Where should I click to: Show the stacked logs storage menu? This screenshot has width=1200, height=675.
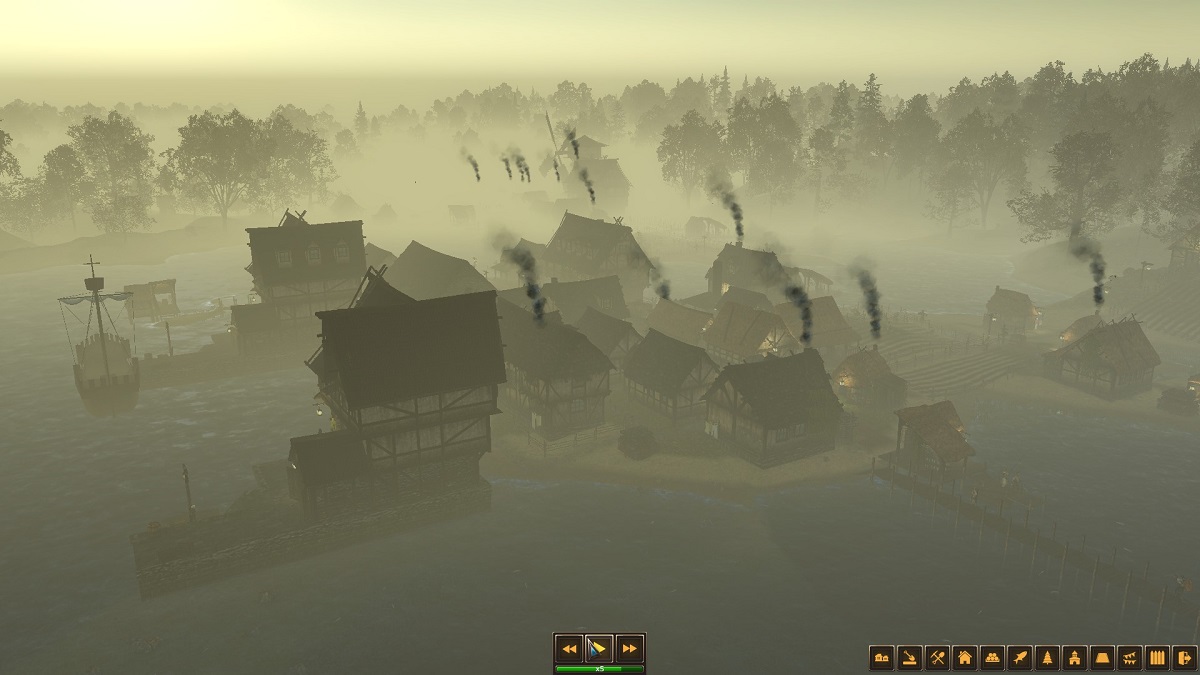click(x=992, y=657)
